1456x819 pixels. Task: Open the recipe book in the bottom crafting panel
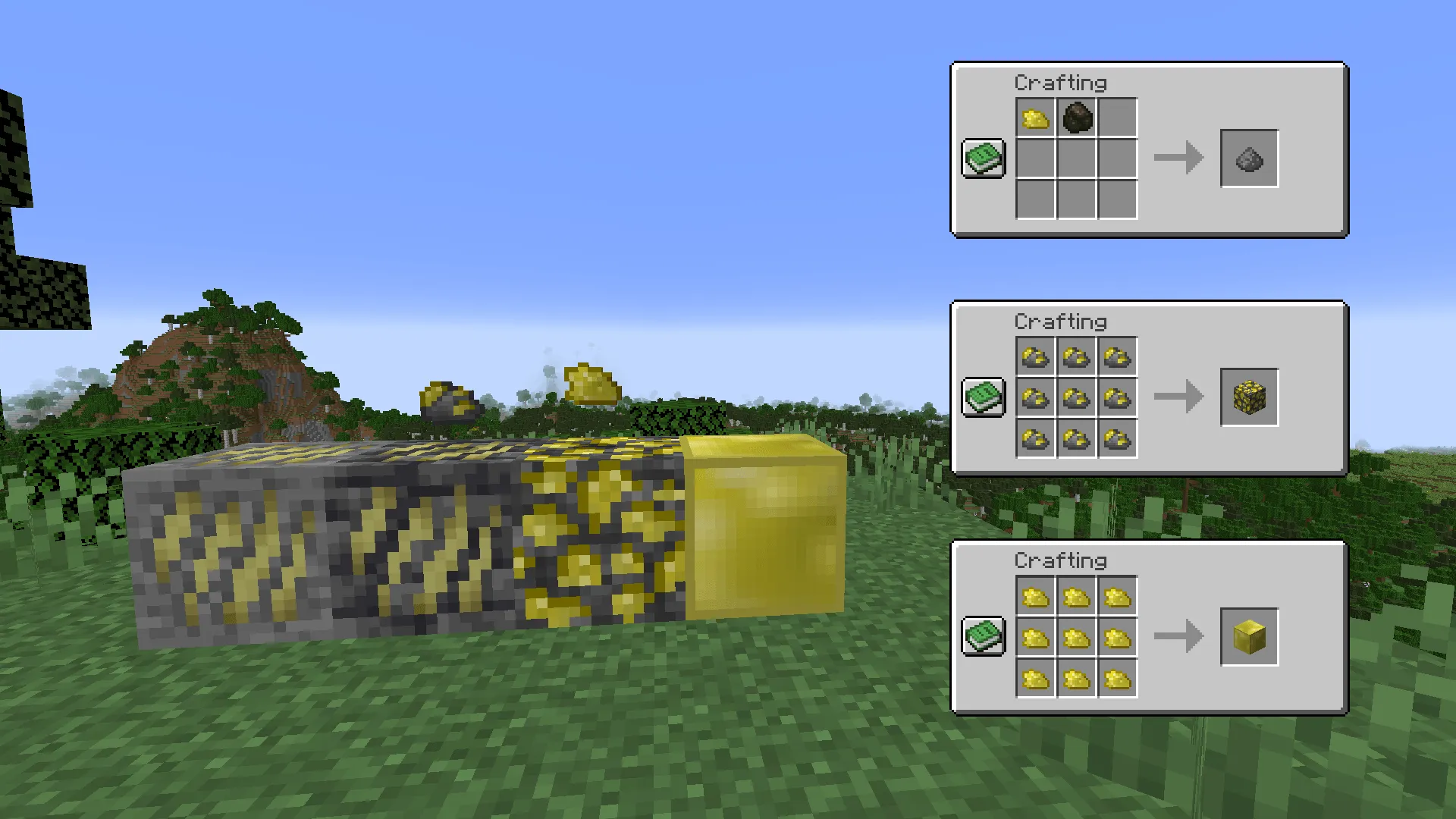984,637
